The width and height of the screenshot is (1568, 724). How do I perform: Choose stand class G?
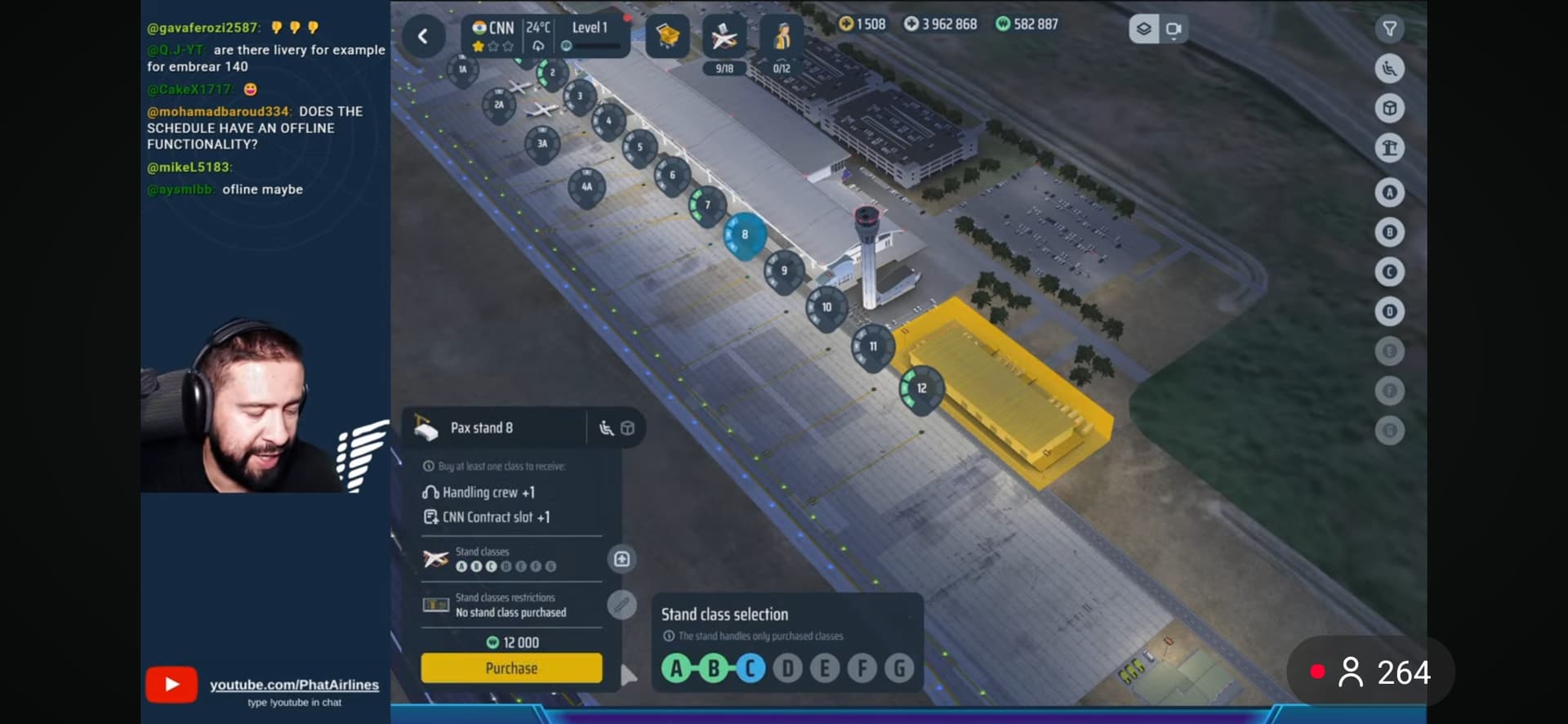[x=899, y=669]
